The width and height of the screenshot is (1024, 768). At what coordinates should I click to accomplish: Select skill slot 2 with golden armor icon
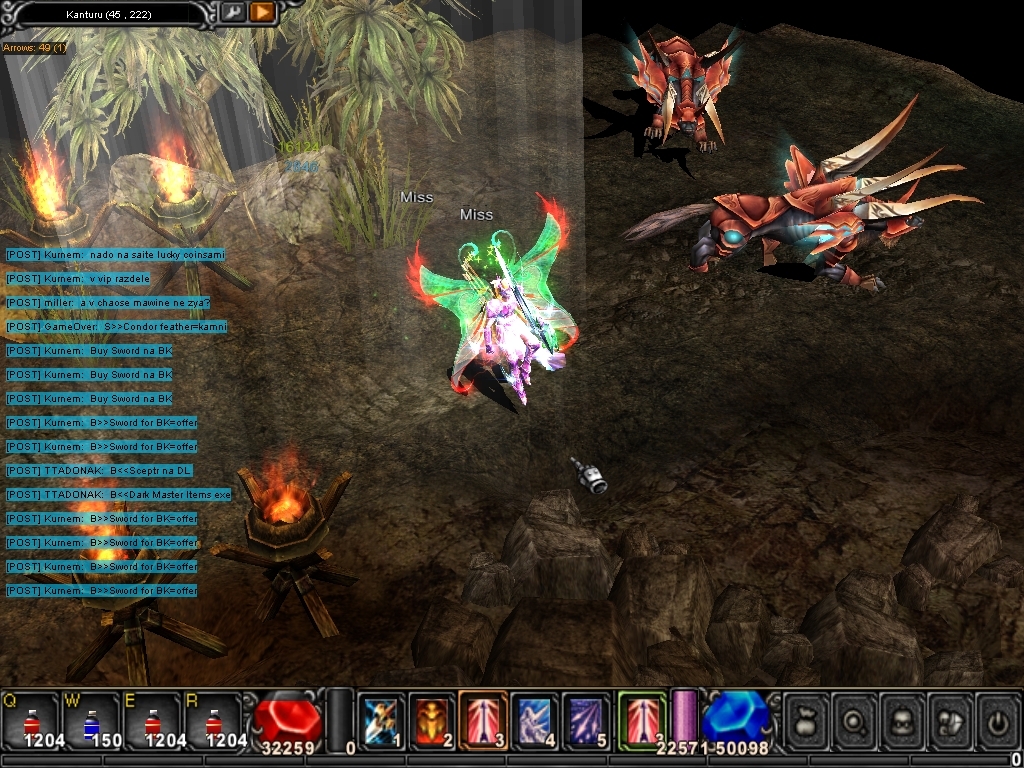(432, 720)
